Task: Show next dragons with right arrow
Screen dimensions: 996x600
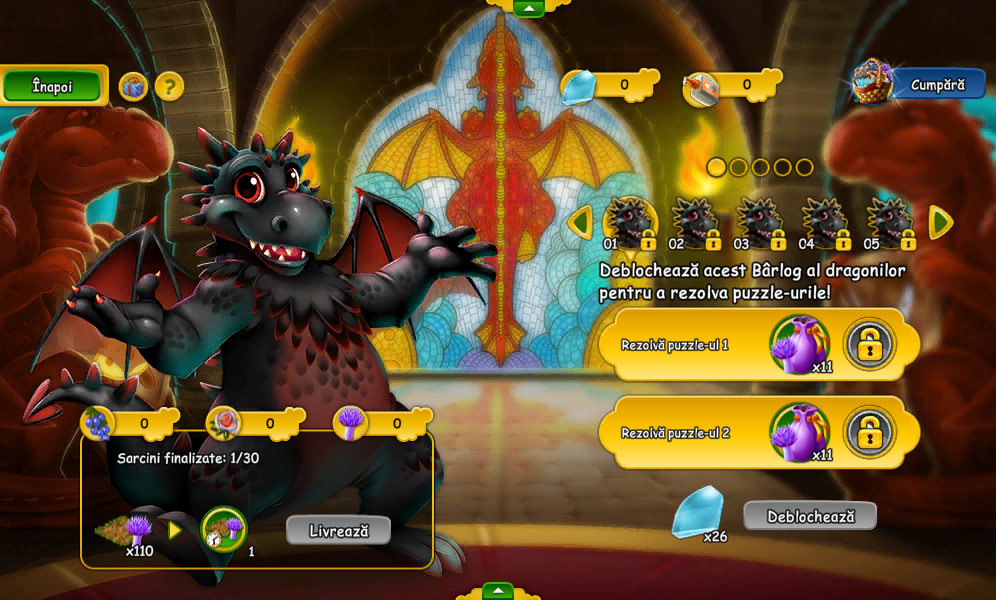Action: (x=940, y=222)
